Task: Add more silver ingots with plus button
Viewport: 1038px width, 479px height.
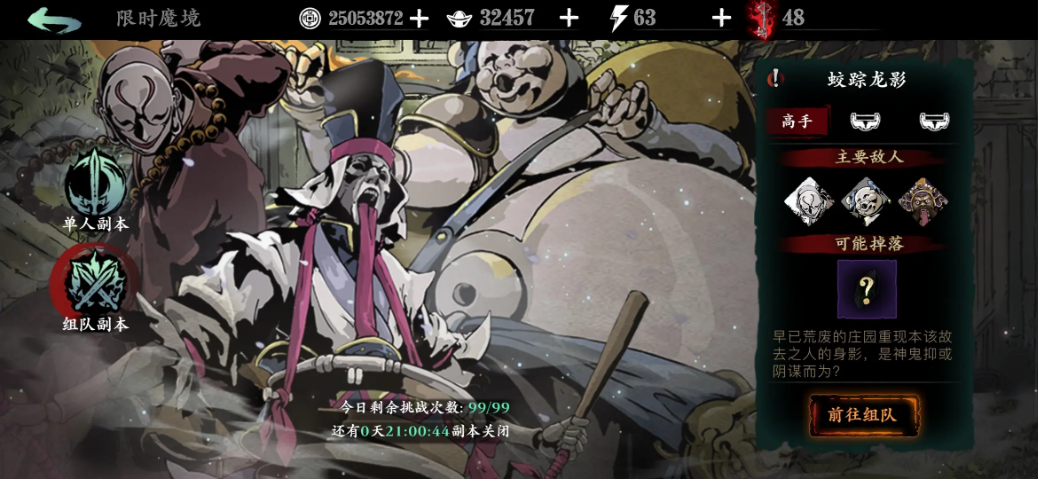Action: click(568, 18)
